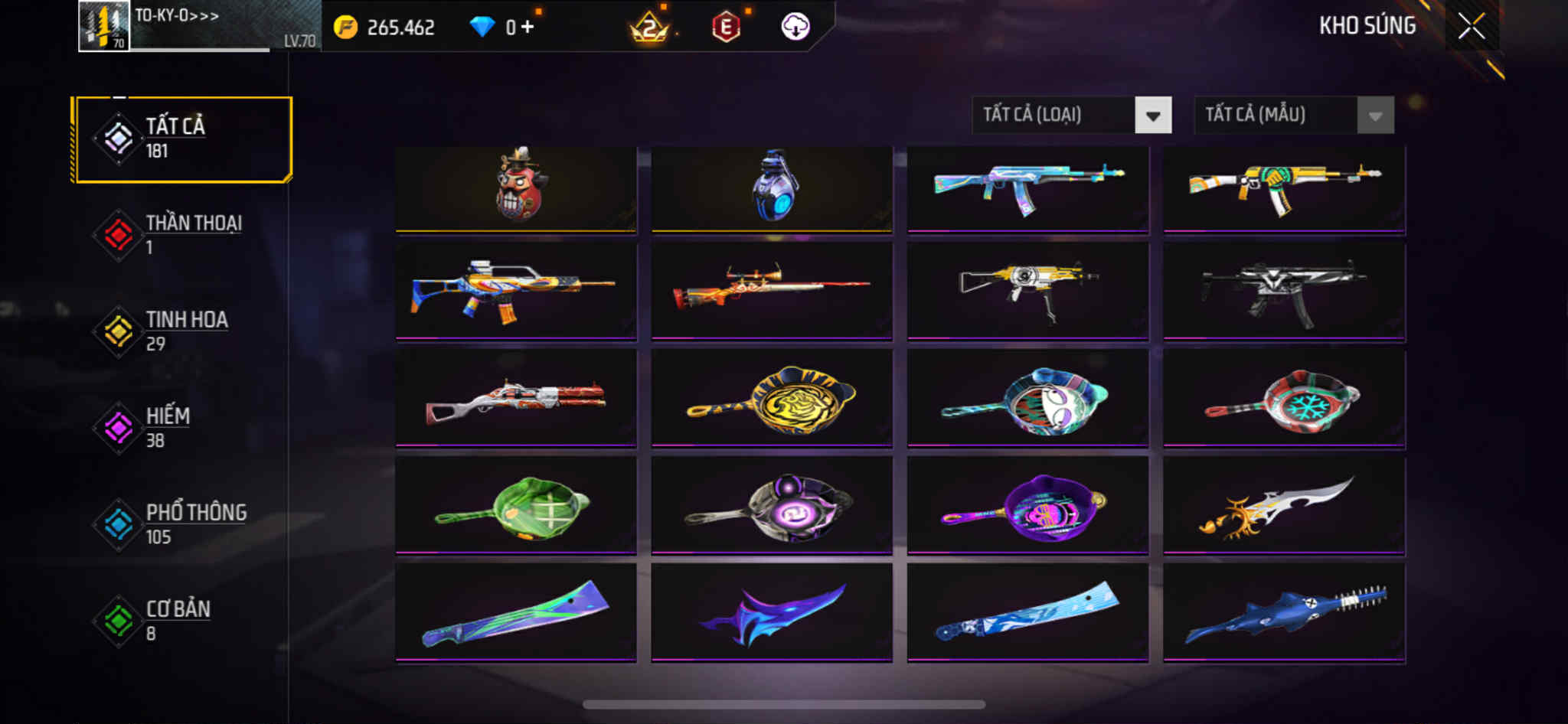Select the red sniper rifle skin

tap(772, 290)
